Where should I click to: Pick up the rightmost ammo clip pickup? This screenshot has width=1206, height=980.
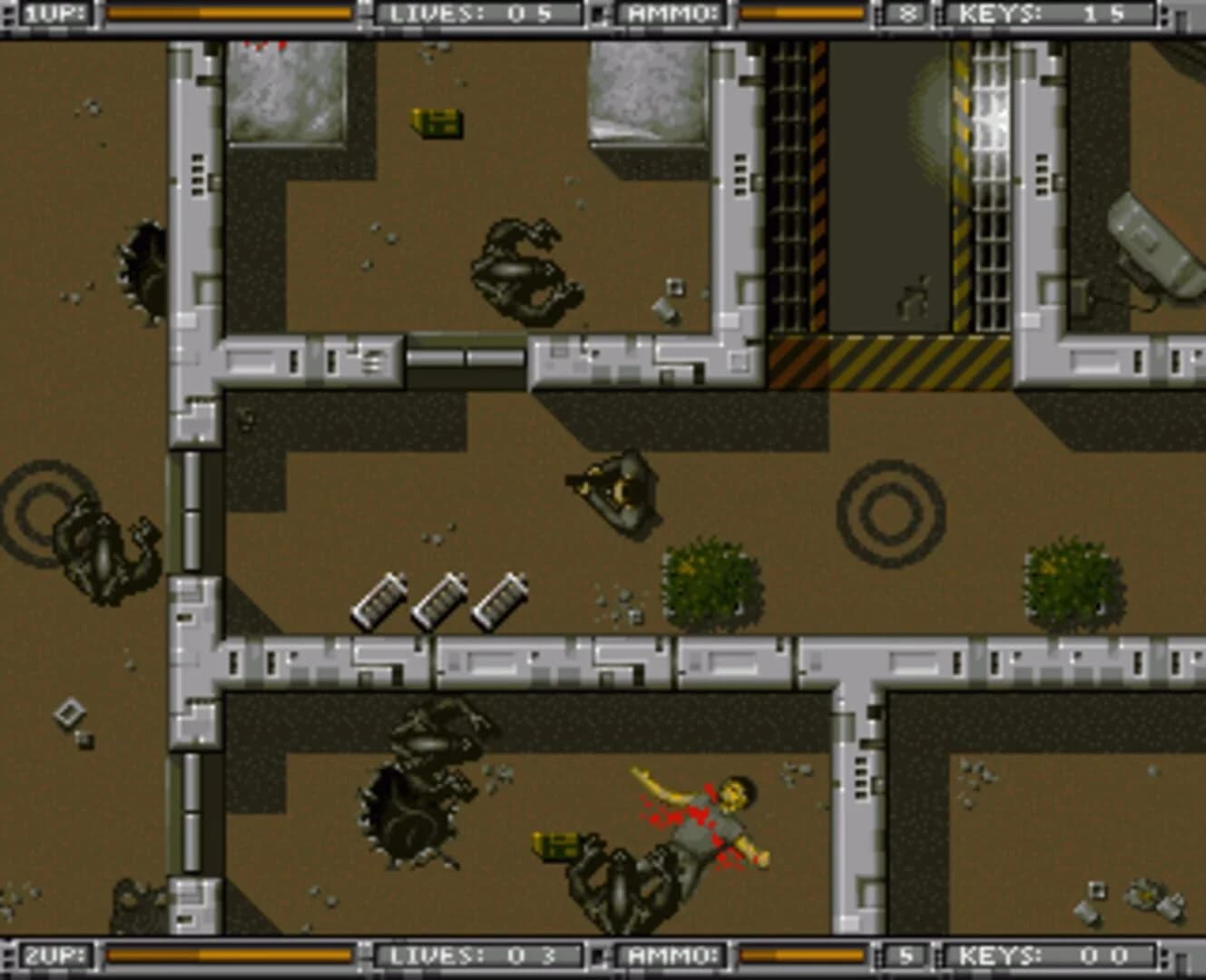point(501,601)
